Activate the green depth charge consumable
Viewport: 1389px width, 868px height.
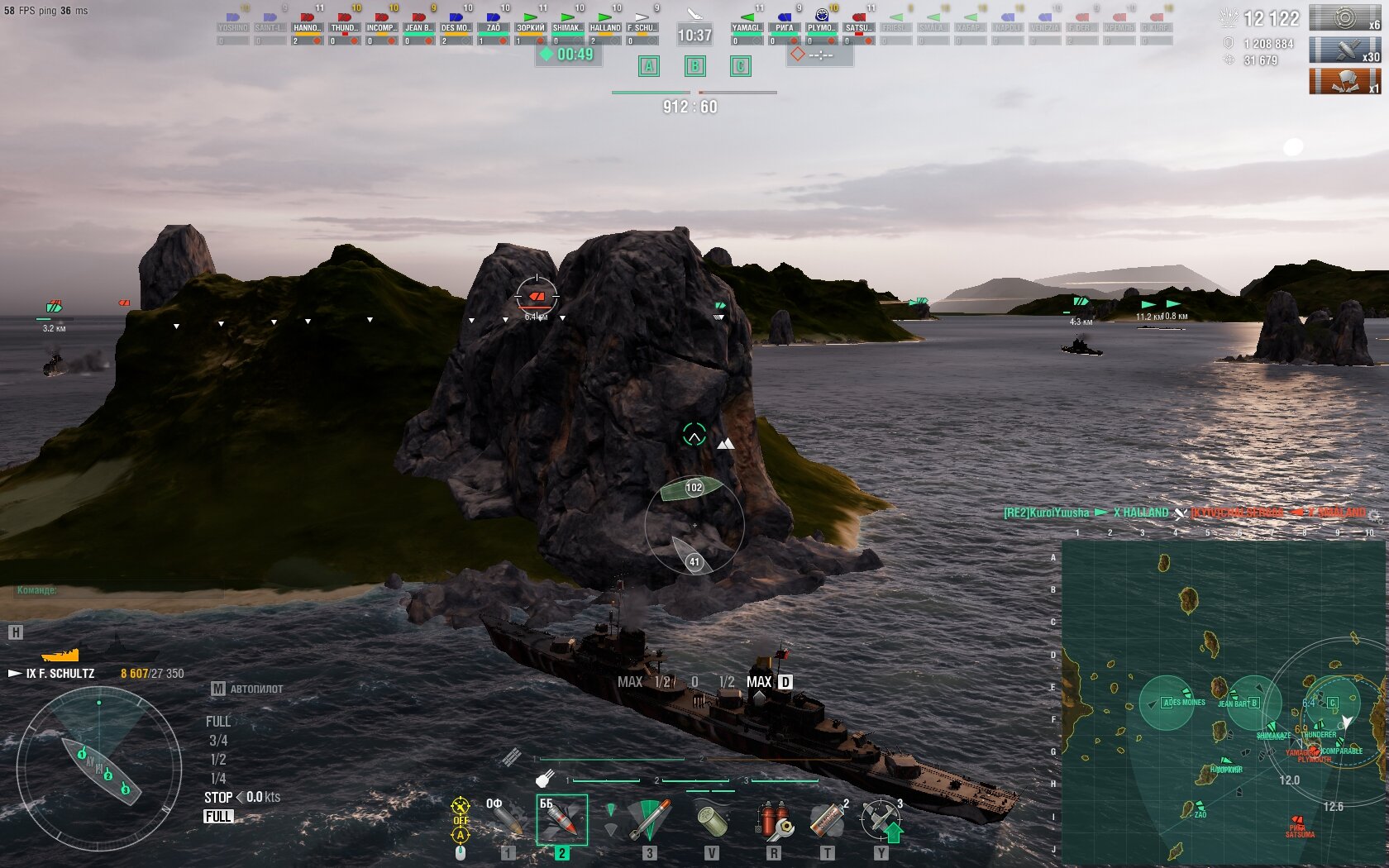(x=711, y=820)
